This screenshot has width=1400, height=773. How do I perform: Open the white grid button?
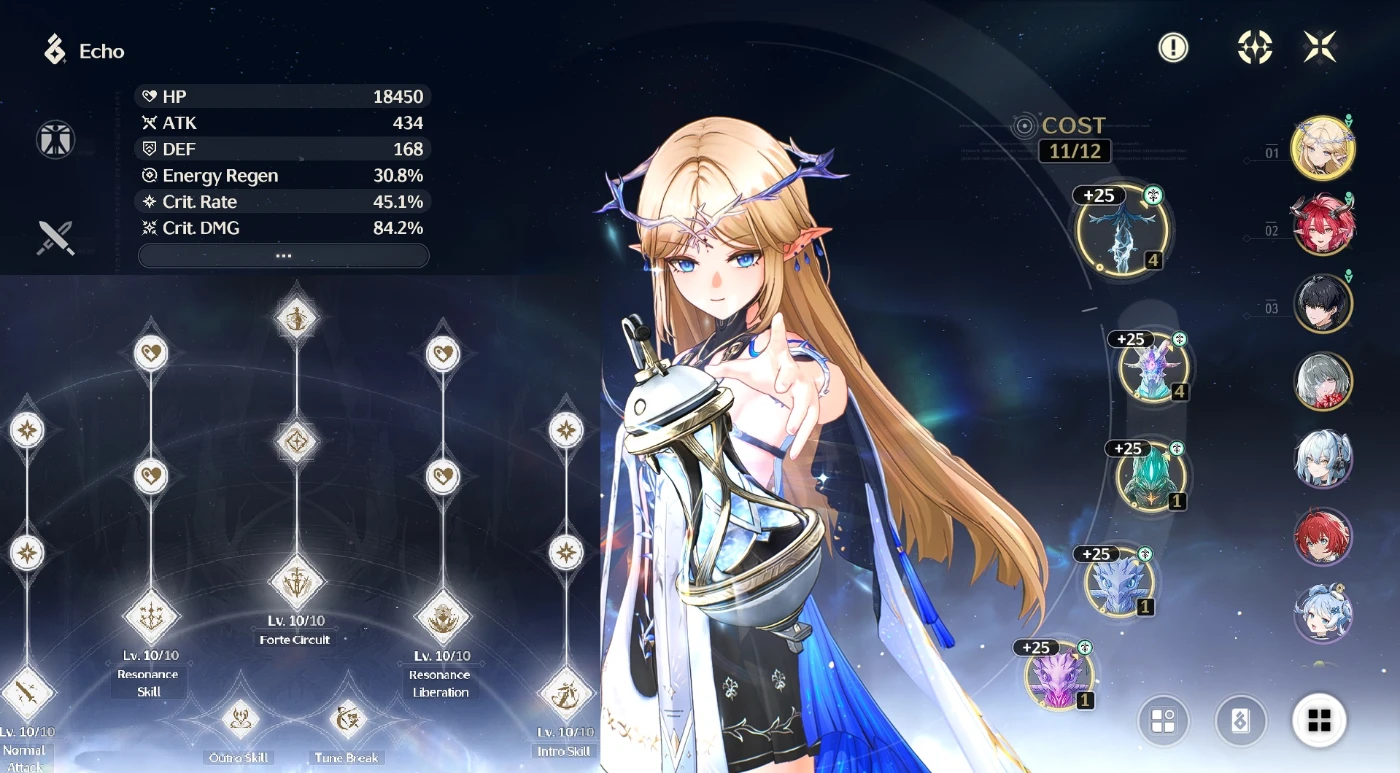[1319, 720]
